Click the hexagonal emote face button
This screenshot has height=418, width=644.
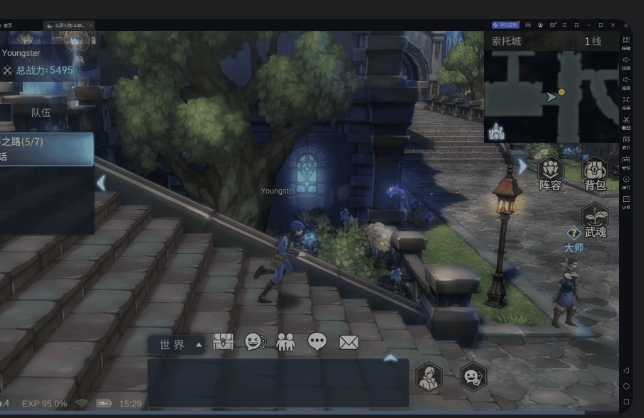click(x=473, y=377)
